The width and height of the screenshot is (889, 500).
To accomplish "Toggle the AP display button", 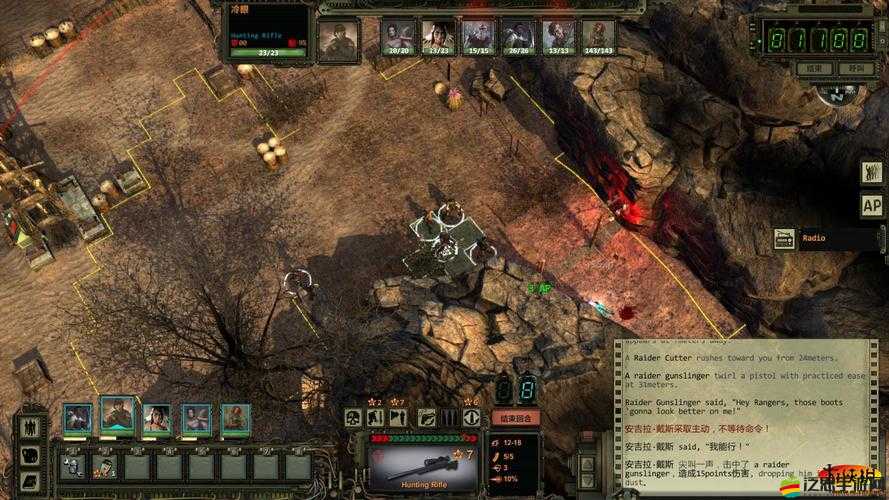I will (x=871, y=205).
